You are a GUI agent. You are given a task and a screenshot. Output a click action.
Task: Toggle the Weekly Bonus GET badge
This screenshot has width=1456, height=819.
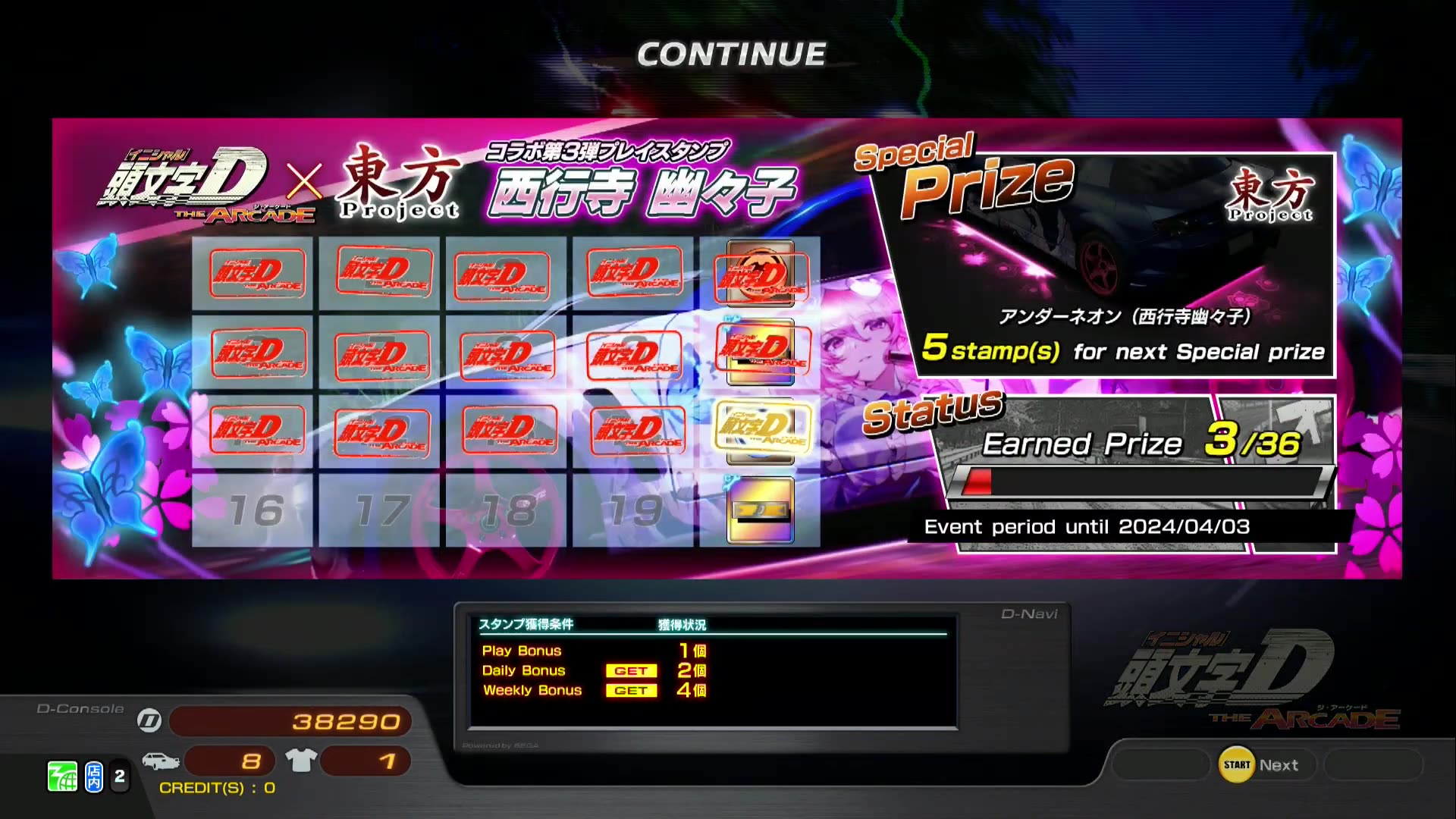[x=632, y=690]
